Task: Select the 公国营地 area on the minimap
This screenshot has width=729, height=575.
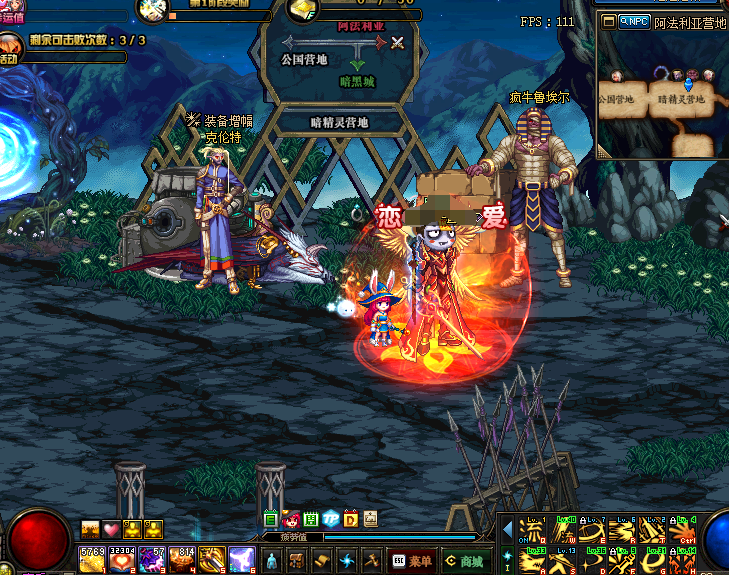Action: click(x=616, y=100)
